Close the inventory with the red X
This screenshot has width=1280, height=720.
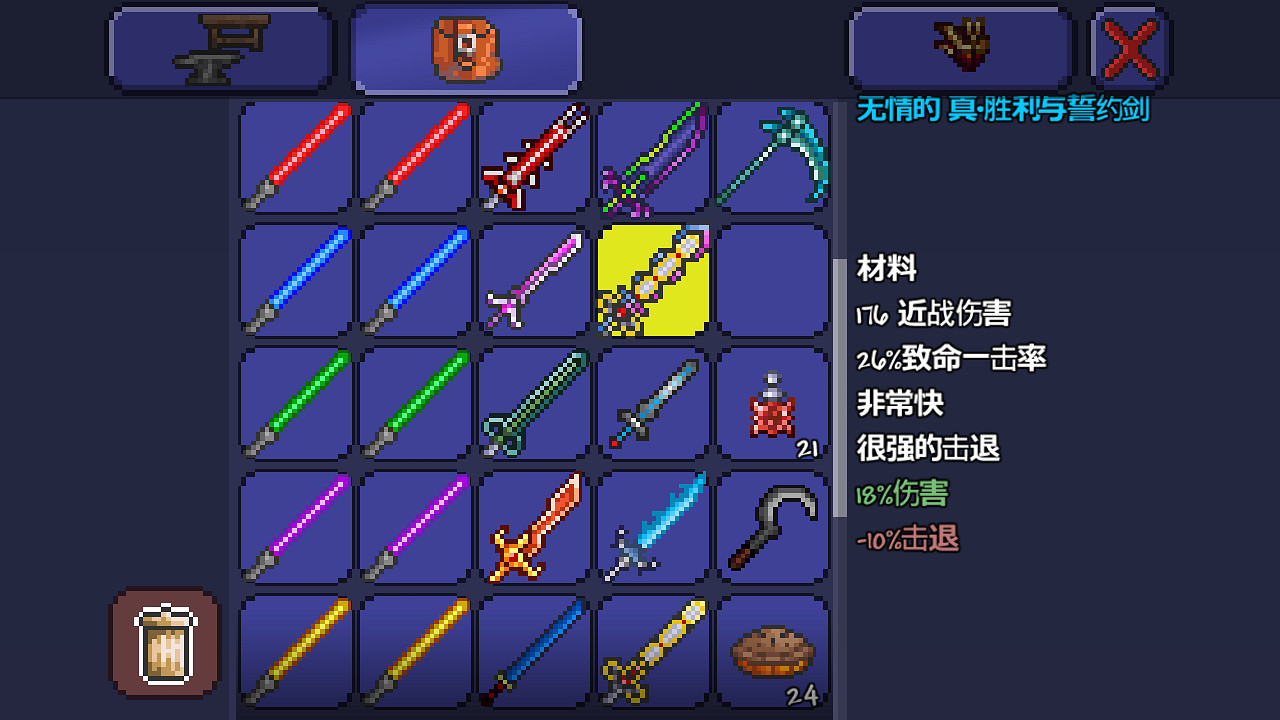click(1131, 47)
